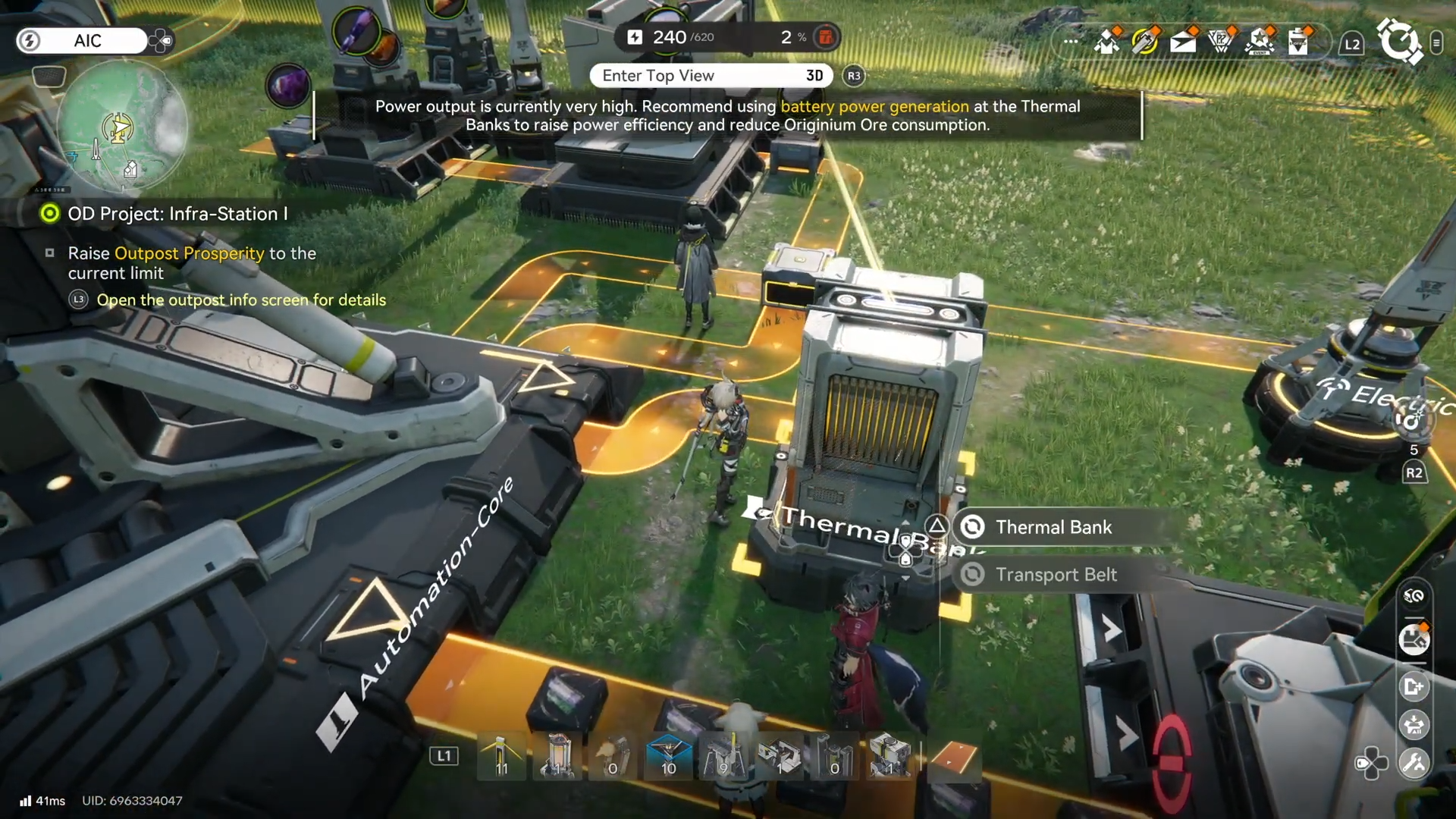Click the blueprint add icon
Image resolution: width=1456 pixels, height=819 pixels.
click(1414, 687)
